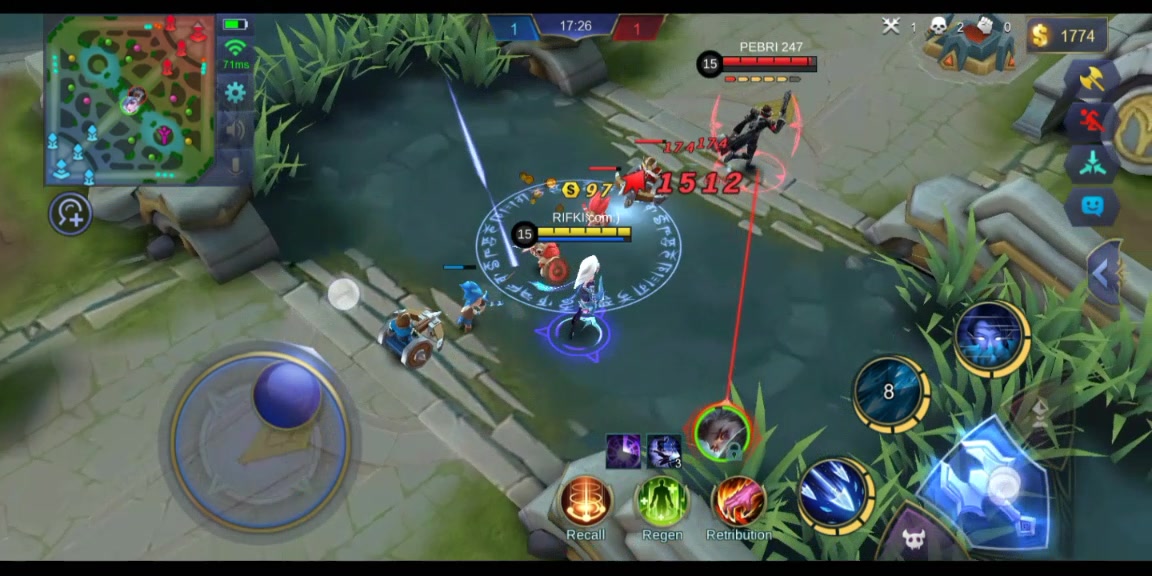Expand the side panel with the arrow
1152x576 pixels.
[x=1102, y=273]
